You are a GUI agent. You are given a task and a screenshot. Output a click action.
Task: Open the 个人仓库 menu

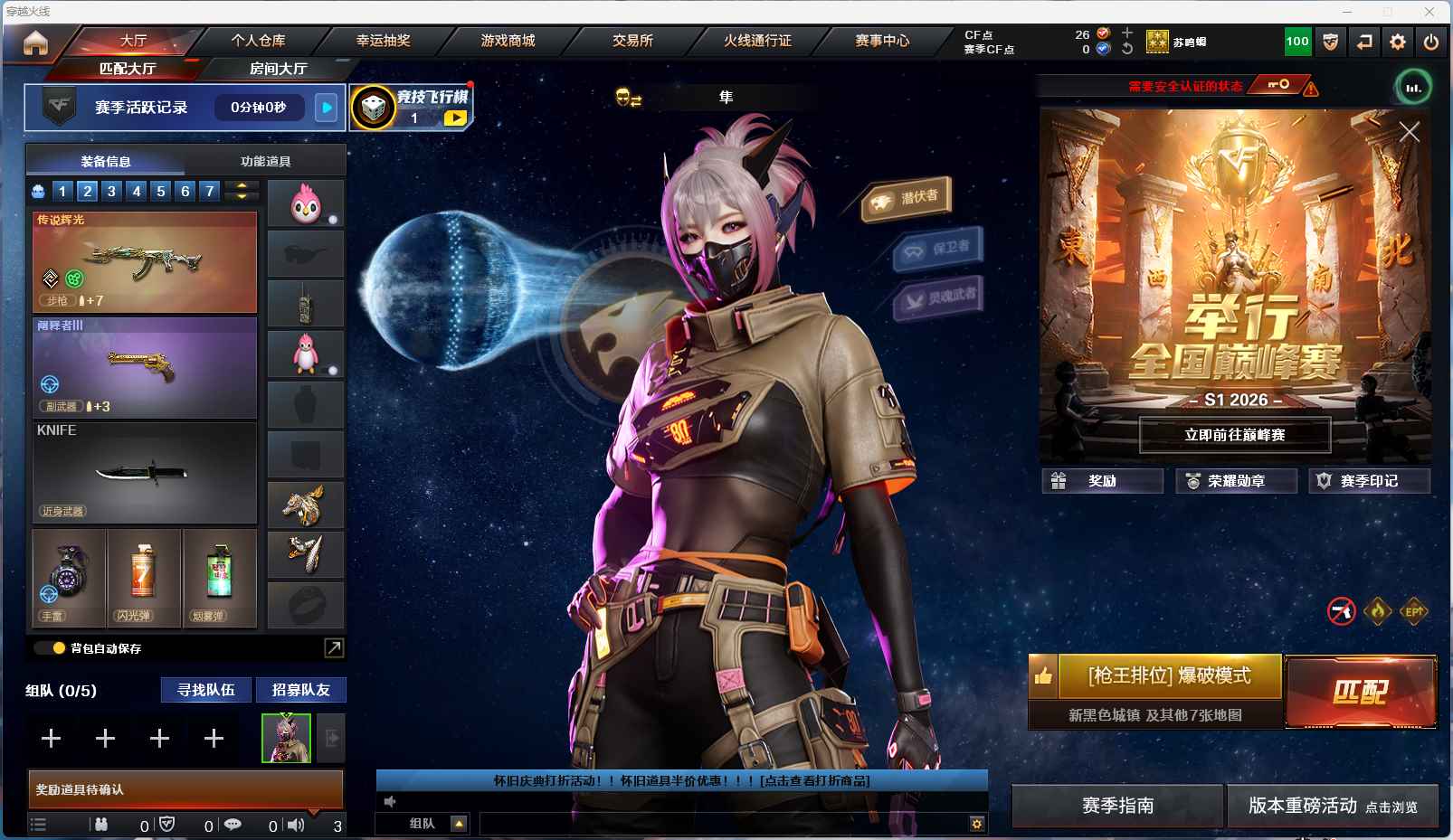coord(258,41)
